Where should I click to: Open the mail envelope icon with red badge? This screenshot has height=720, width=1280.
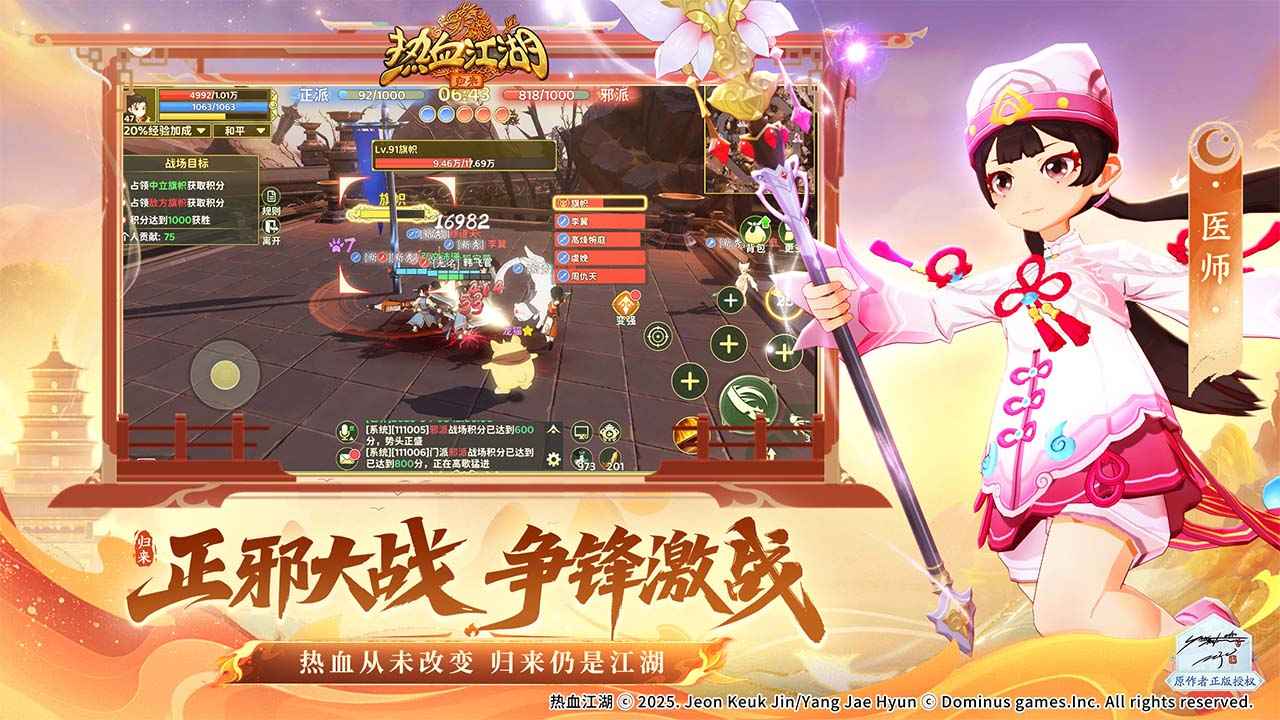point(347,458)
